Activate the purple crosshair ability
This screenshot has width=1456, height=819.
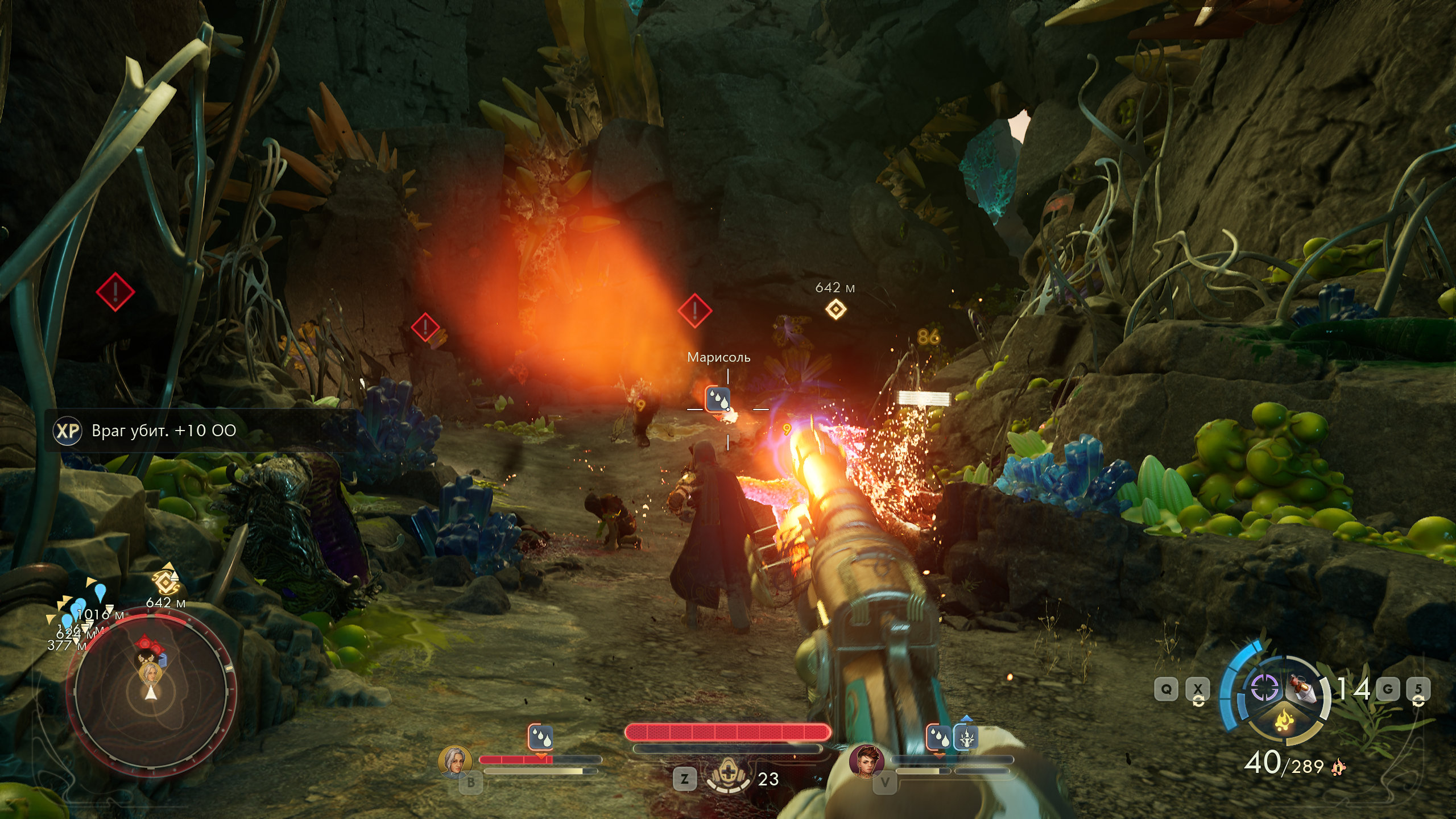click(x=1264, y=688)
